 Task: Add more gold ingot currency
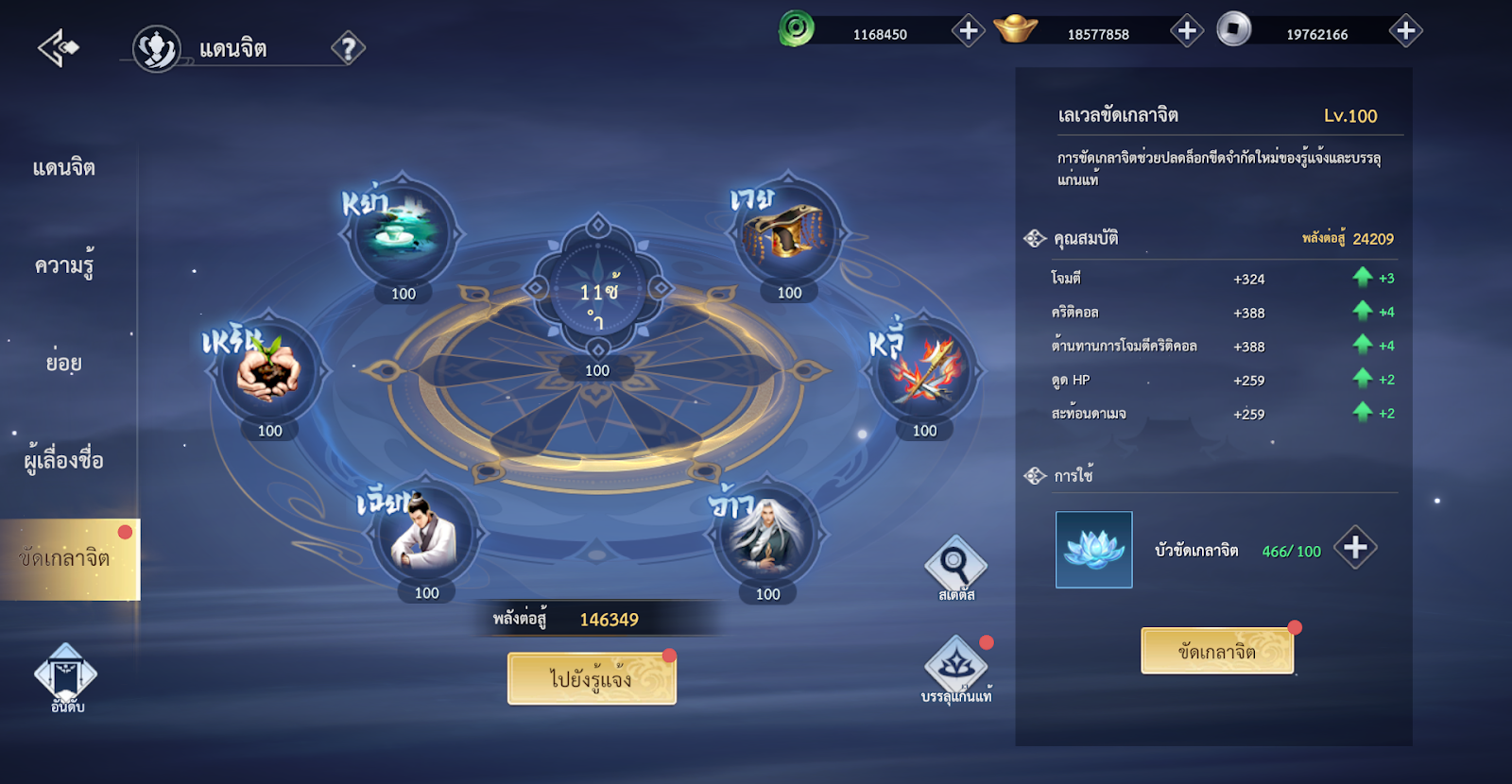coord(1187,31)
